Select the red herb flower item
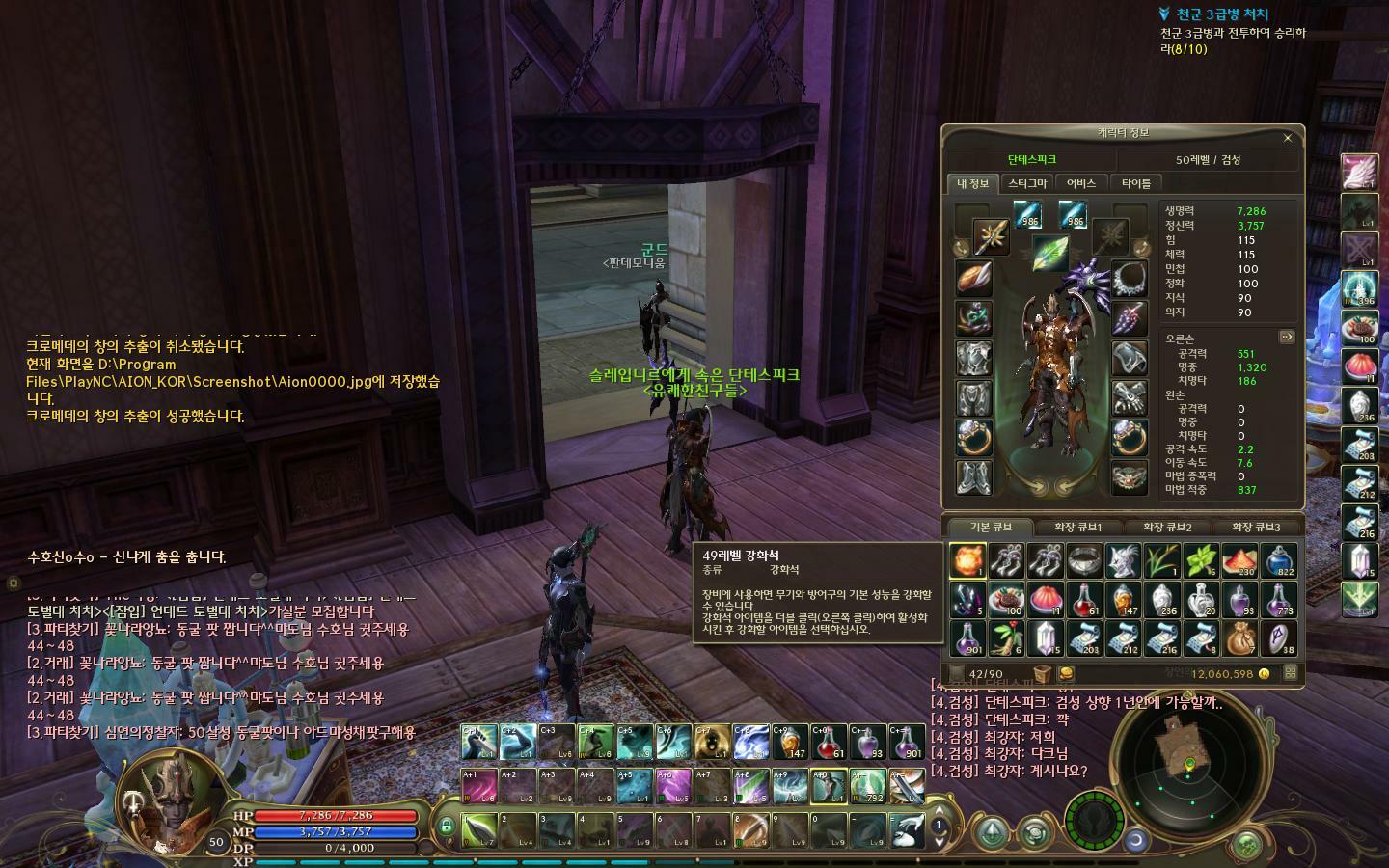 click(x=1006, y=638)
